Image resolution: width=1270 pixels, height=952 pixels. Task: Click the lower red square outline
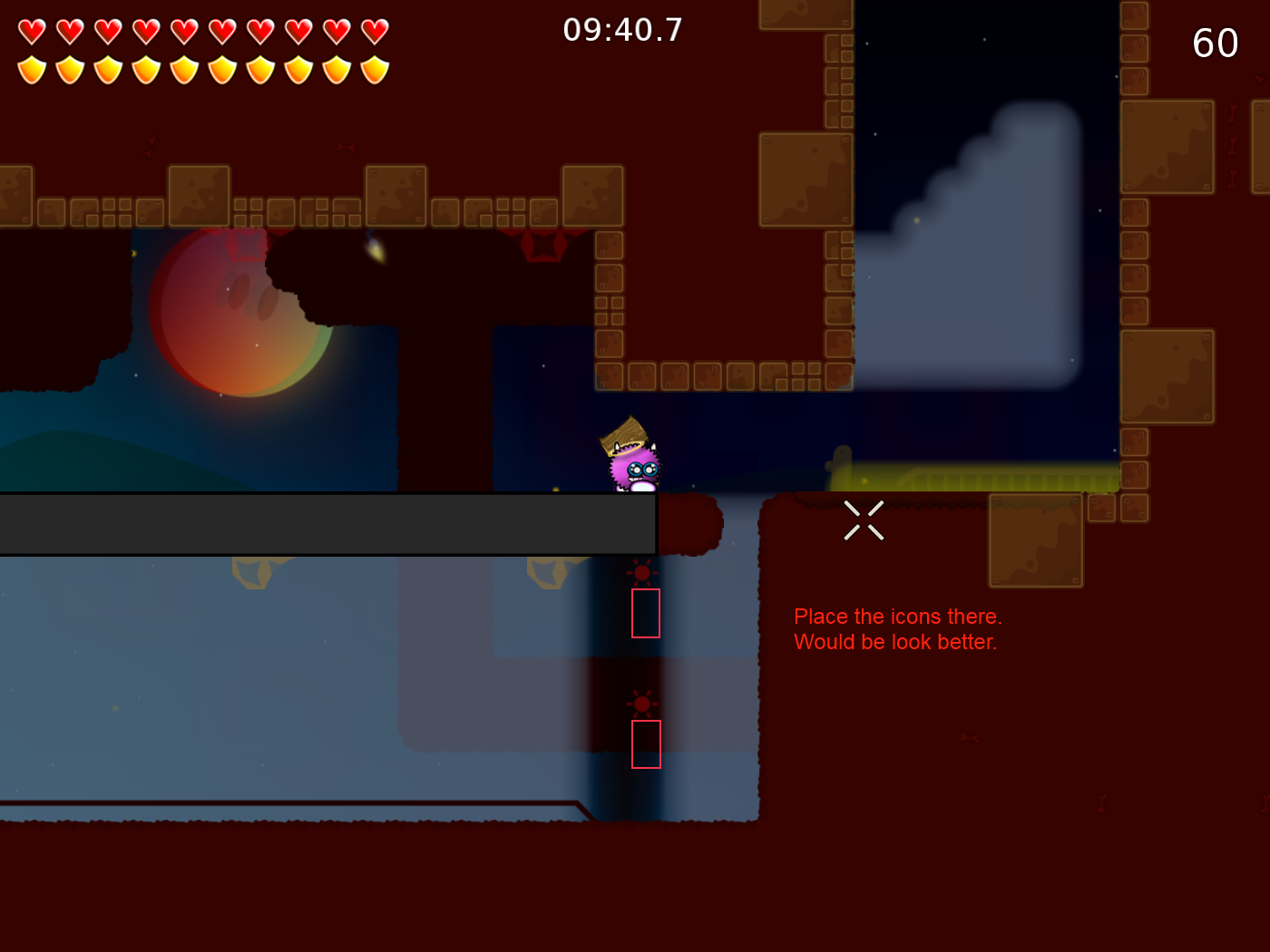pos(646,743)
